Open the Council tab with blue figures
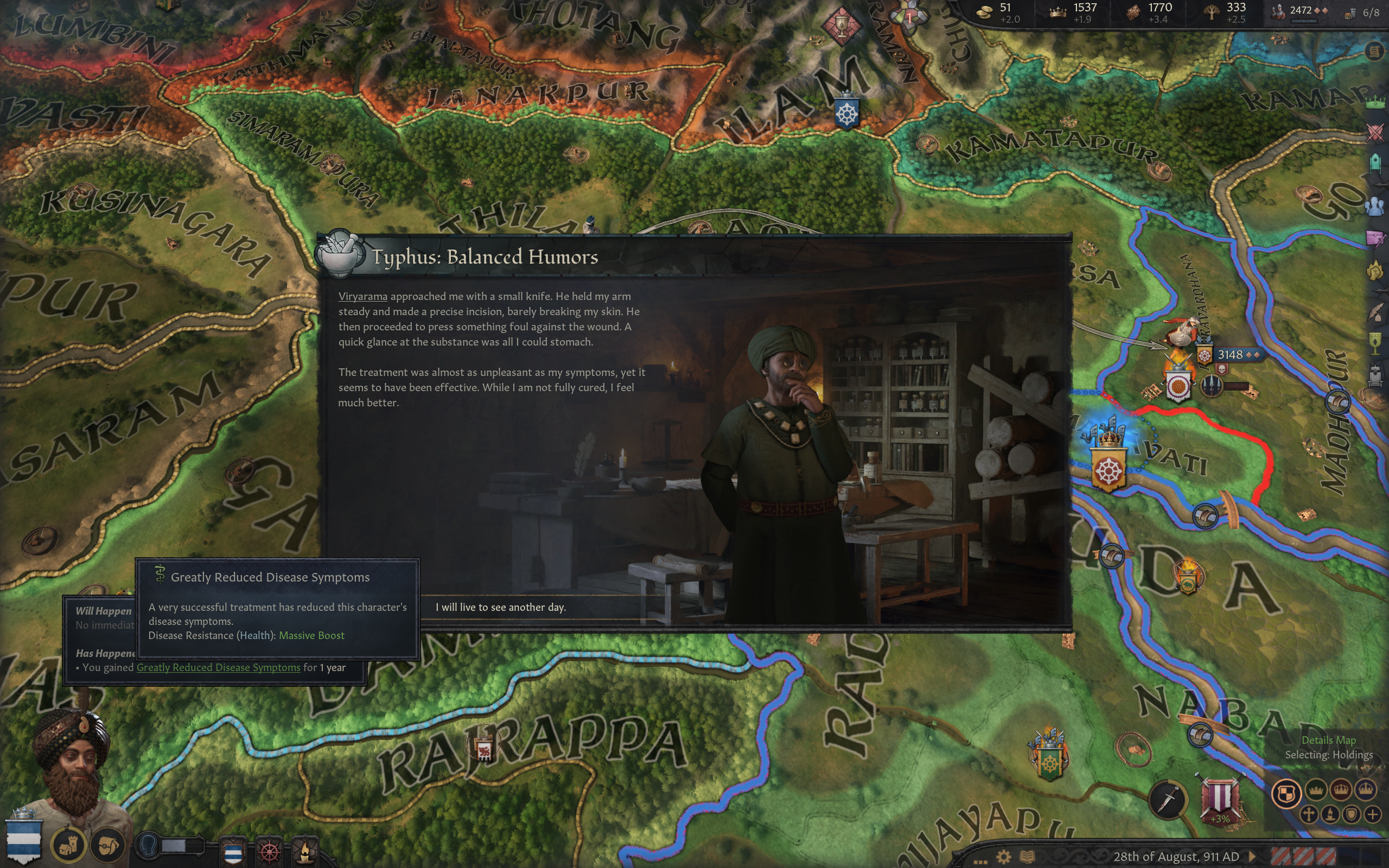The image size is (1389, 868). [x=1375, y=206]
